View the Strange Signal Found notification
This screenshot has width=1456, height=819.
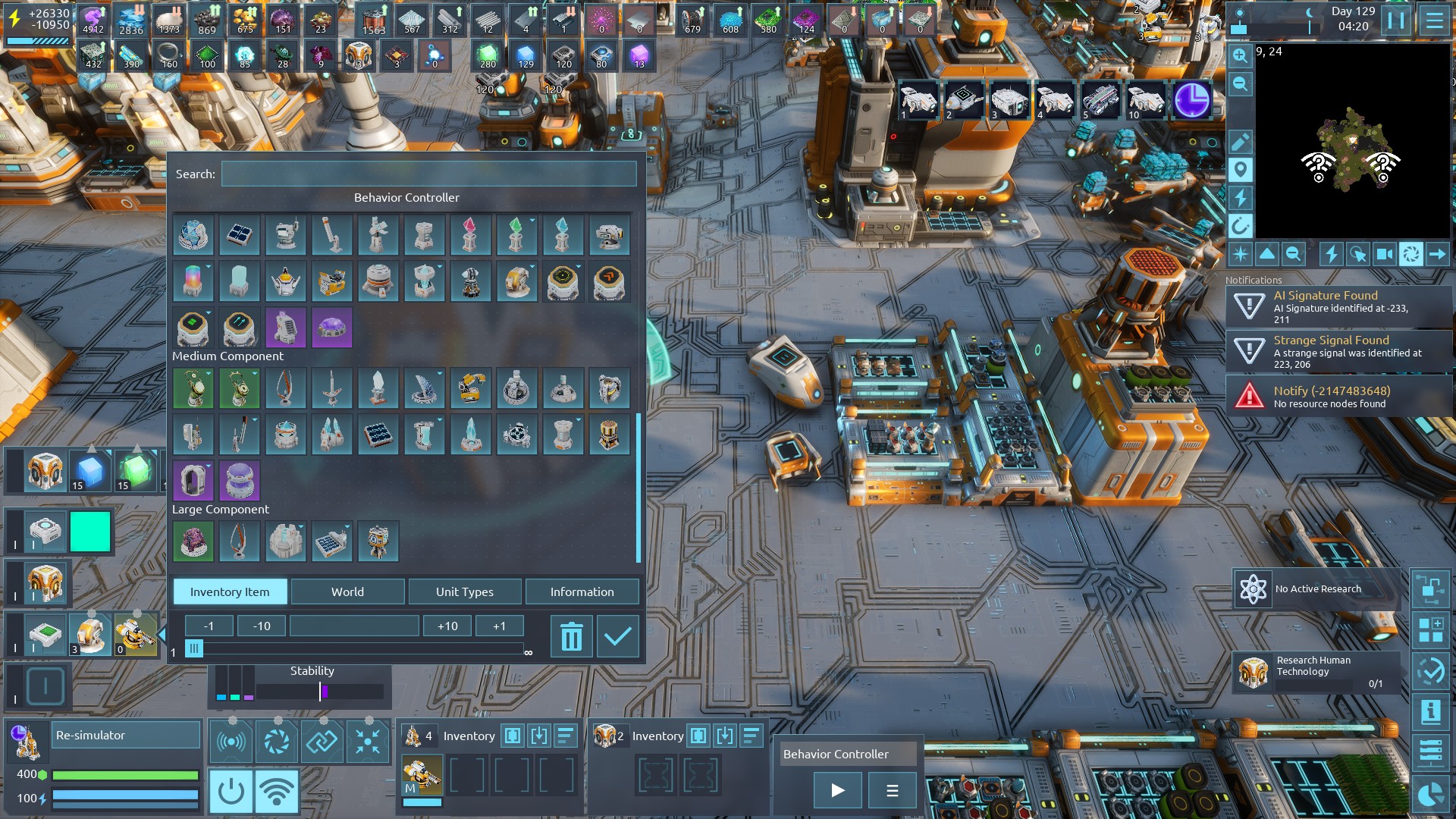1338,351
